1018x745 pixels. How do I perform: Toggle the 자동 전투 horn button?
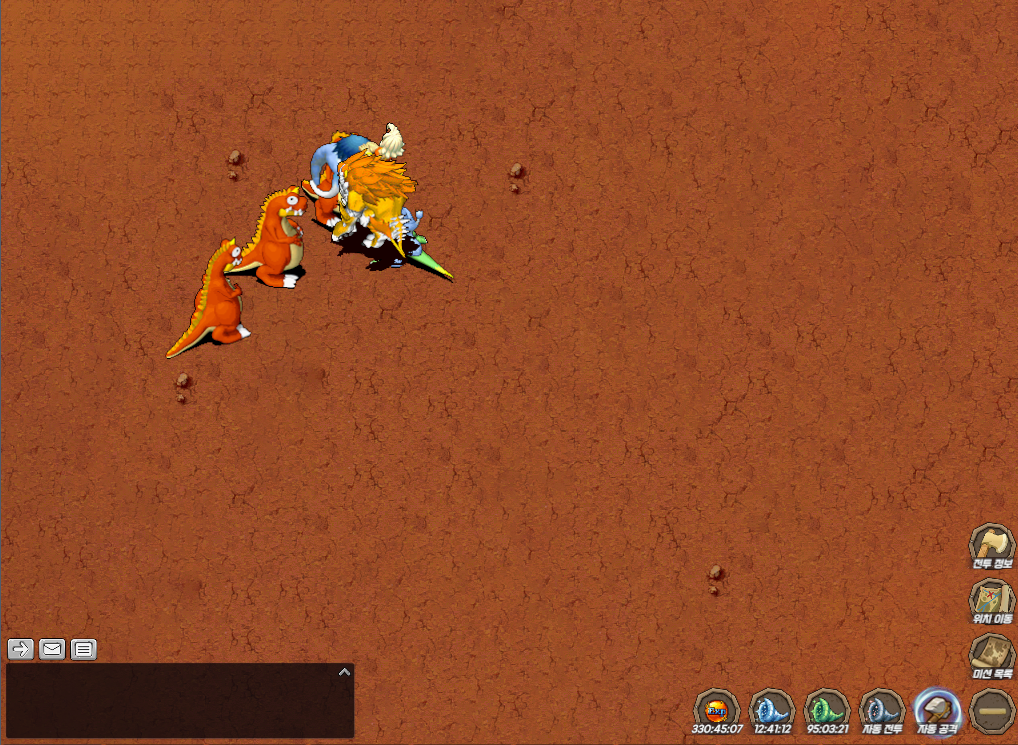pyautogui.click(x=882, y=709)
